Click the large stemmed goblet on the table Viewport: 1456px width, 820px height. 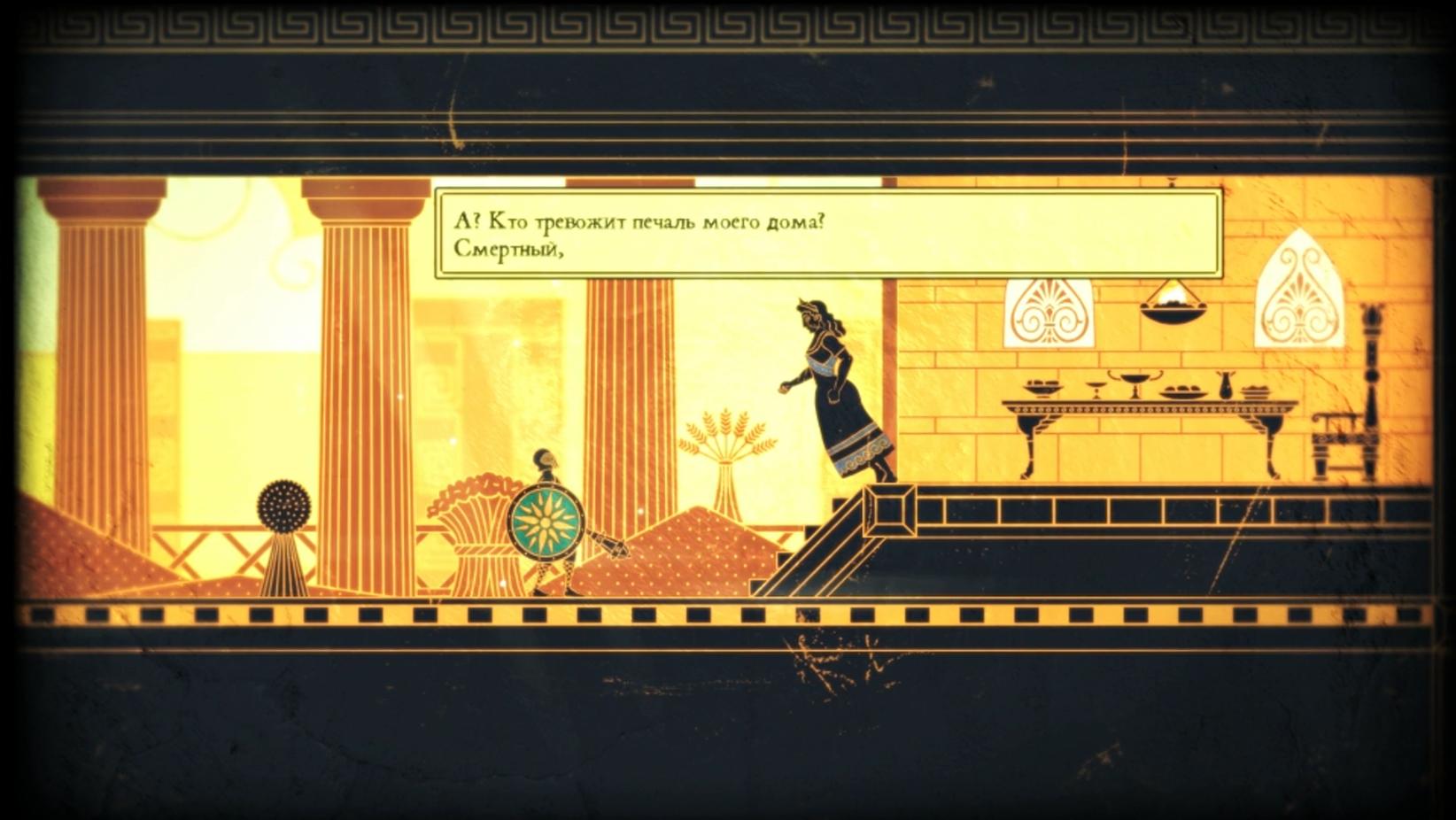[1135, 383]
